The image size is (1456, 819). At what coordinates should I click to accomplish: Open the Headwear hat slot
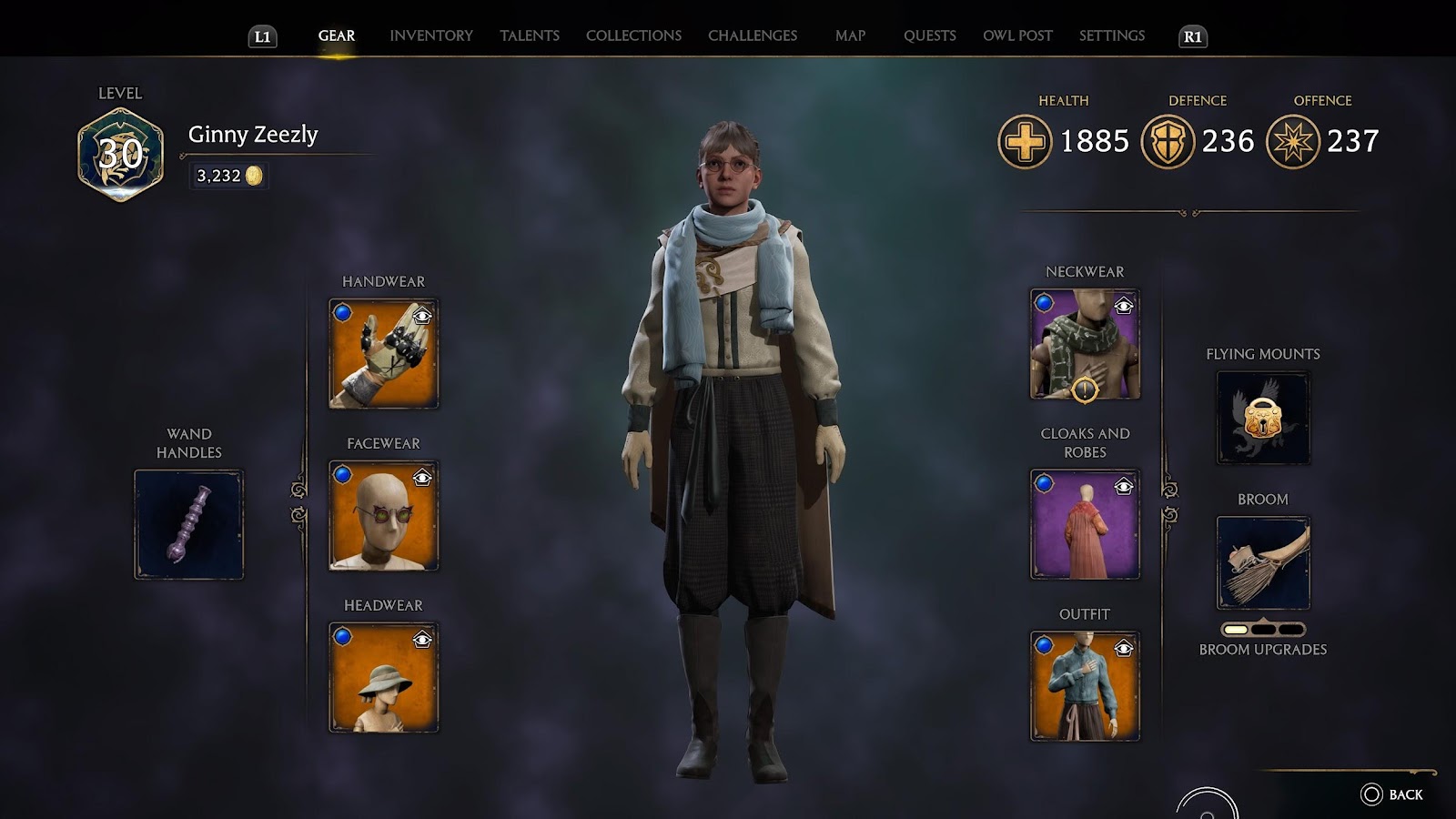tap(383, 678)
